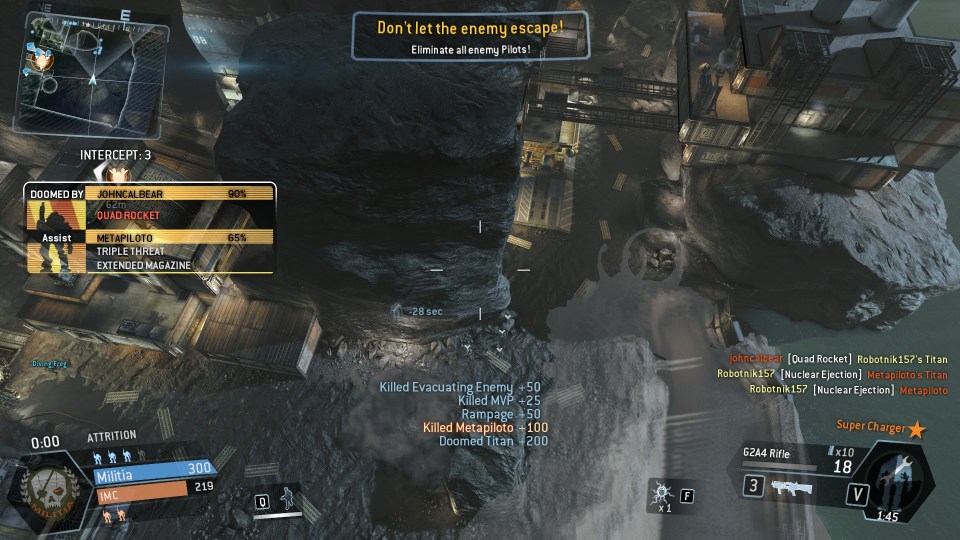Click the enemy escape objective banner
Viewport: 960px width, 540px height.
pyautogui.click(x=470, y=35)
